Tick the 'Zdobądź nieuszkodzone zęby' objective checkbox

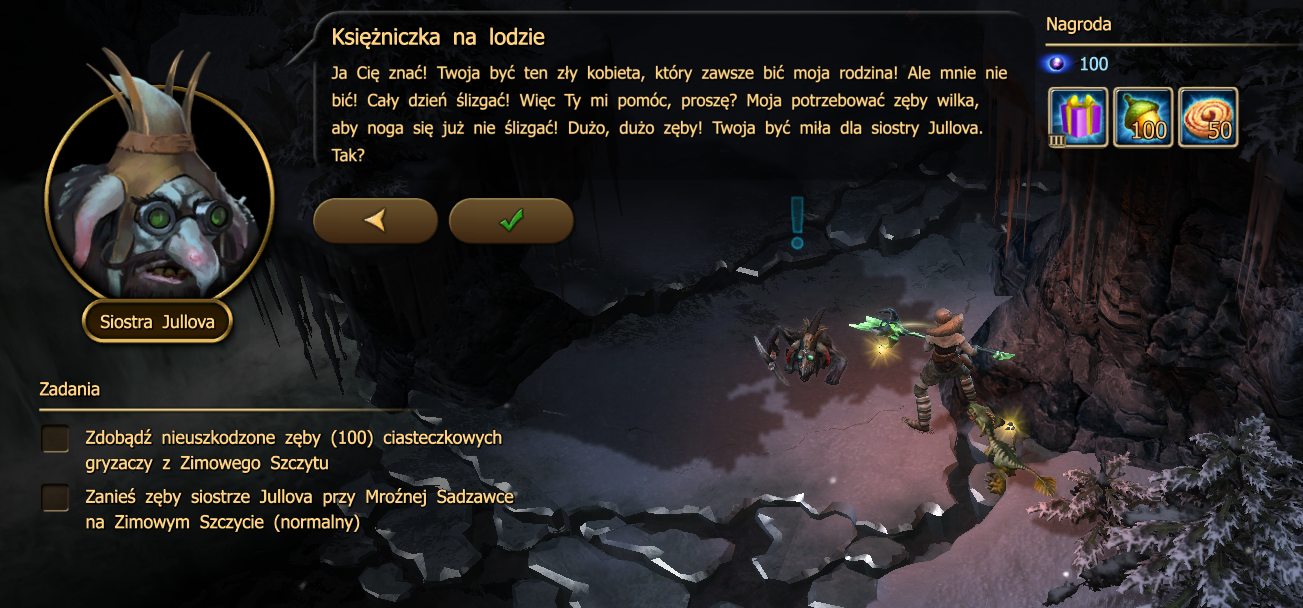point(56,438)
